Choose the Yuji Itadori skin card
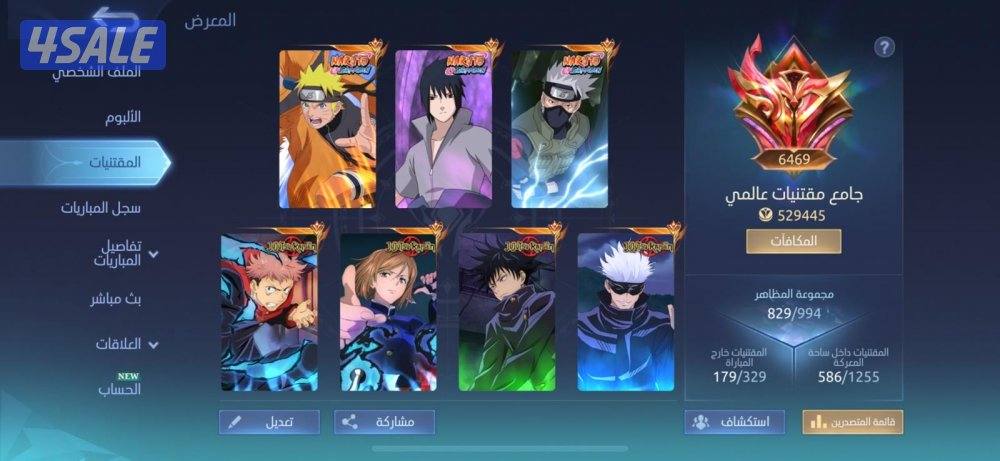The image size is (1000, 461). pos(269,312)
